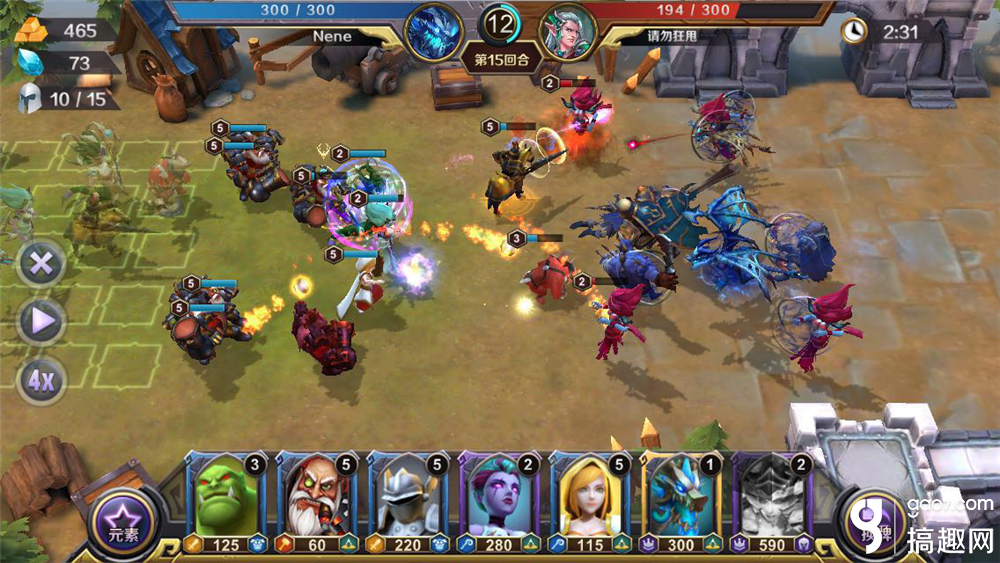The width and height of the screenshot is (1000, 563).
Task: Tap the purple play arrow button
Action: (41, 322)
